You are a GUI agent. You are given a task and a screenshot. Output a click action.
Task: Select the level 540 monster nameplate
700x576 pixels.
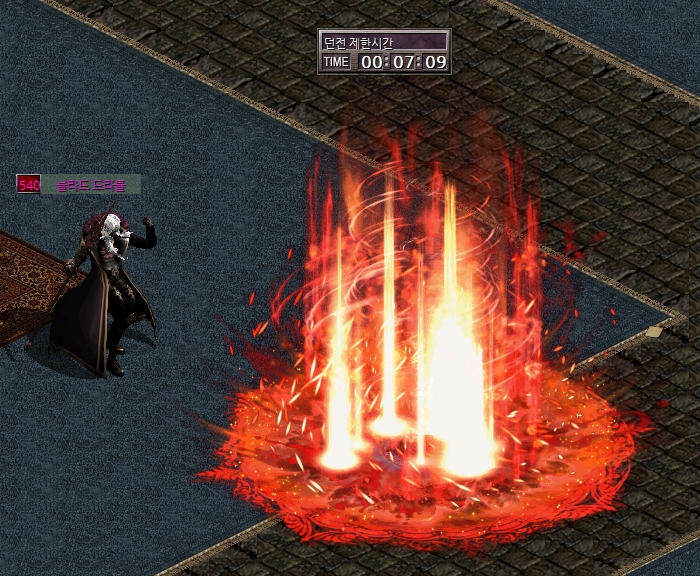79,185
